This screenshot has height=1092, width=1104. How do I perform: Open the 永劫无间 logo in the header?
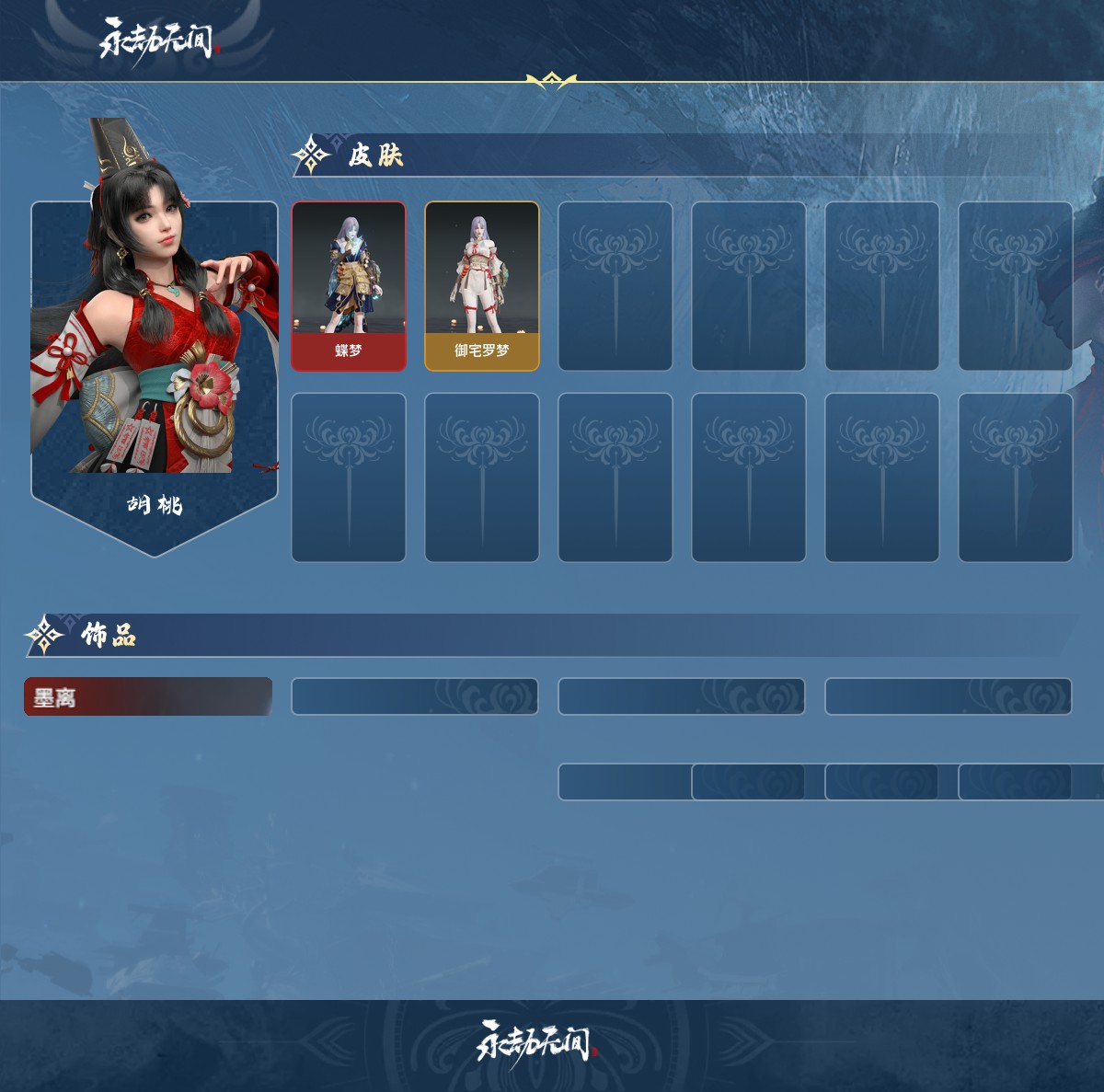coord(156,40)
